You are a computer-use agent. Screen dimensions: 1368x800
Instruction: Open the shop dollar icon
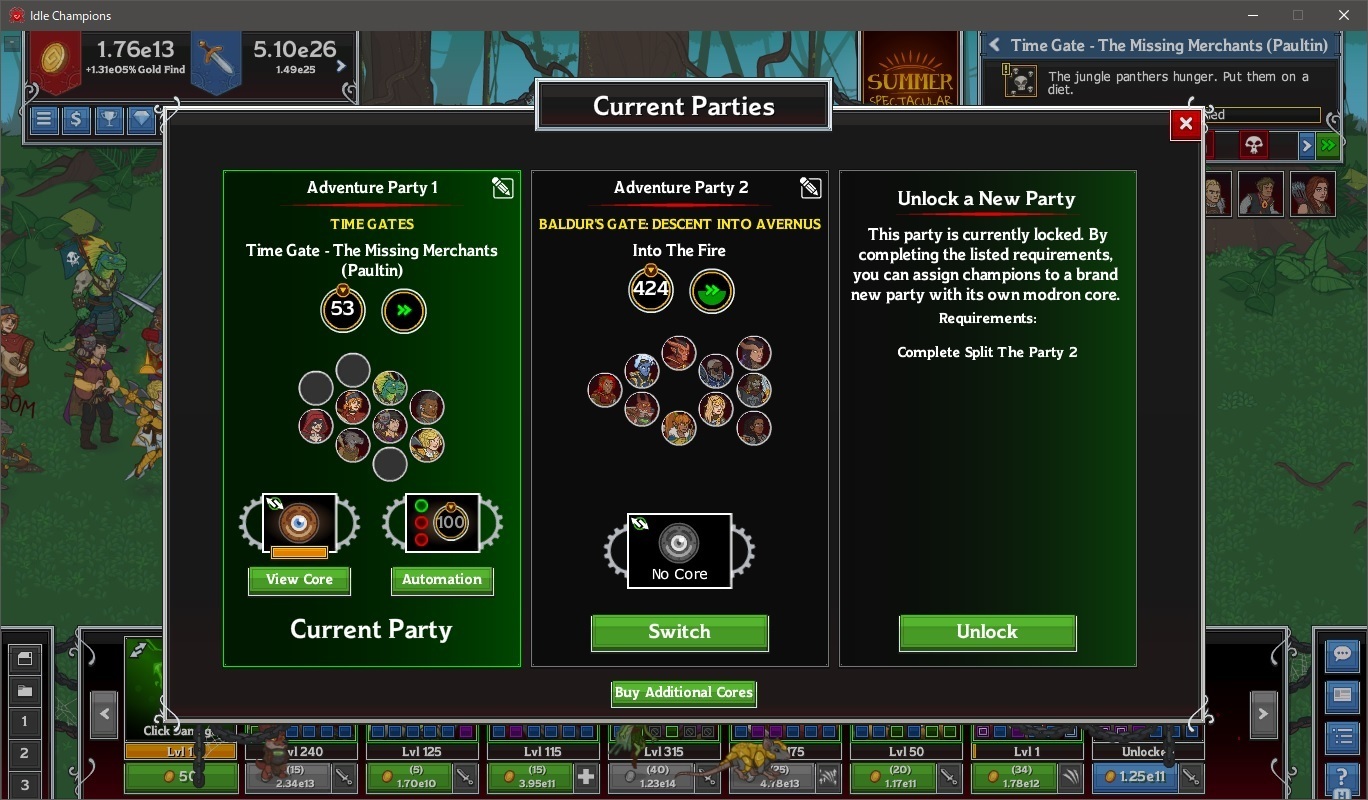[76, 120]
